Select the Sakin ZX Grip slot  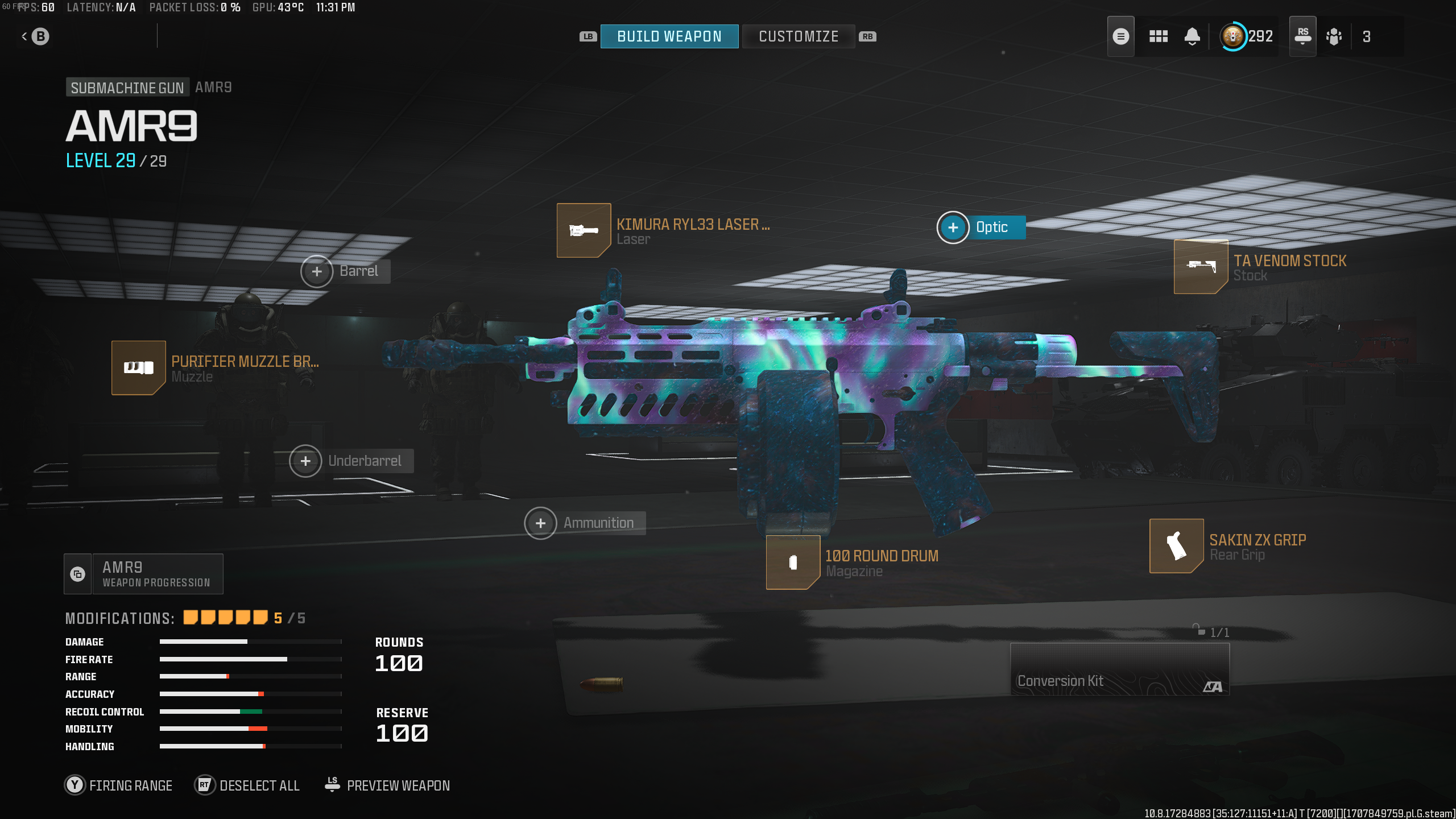click(1176, 546)
